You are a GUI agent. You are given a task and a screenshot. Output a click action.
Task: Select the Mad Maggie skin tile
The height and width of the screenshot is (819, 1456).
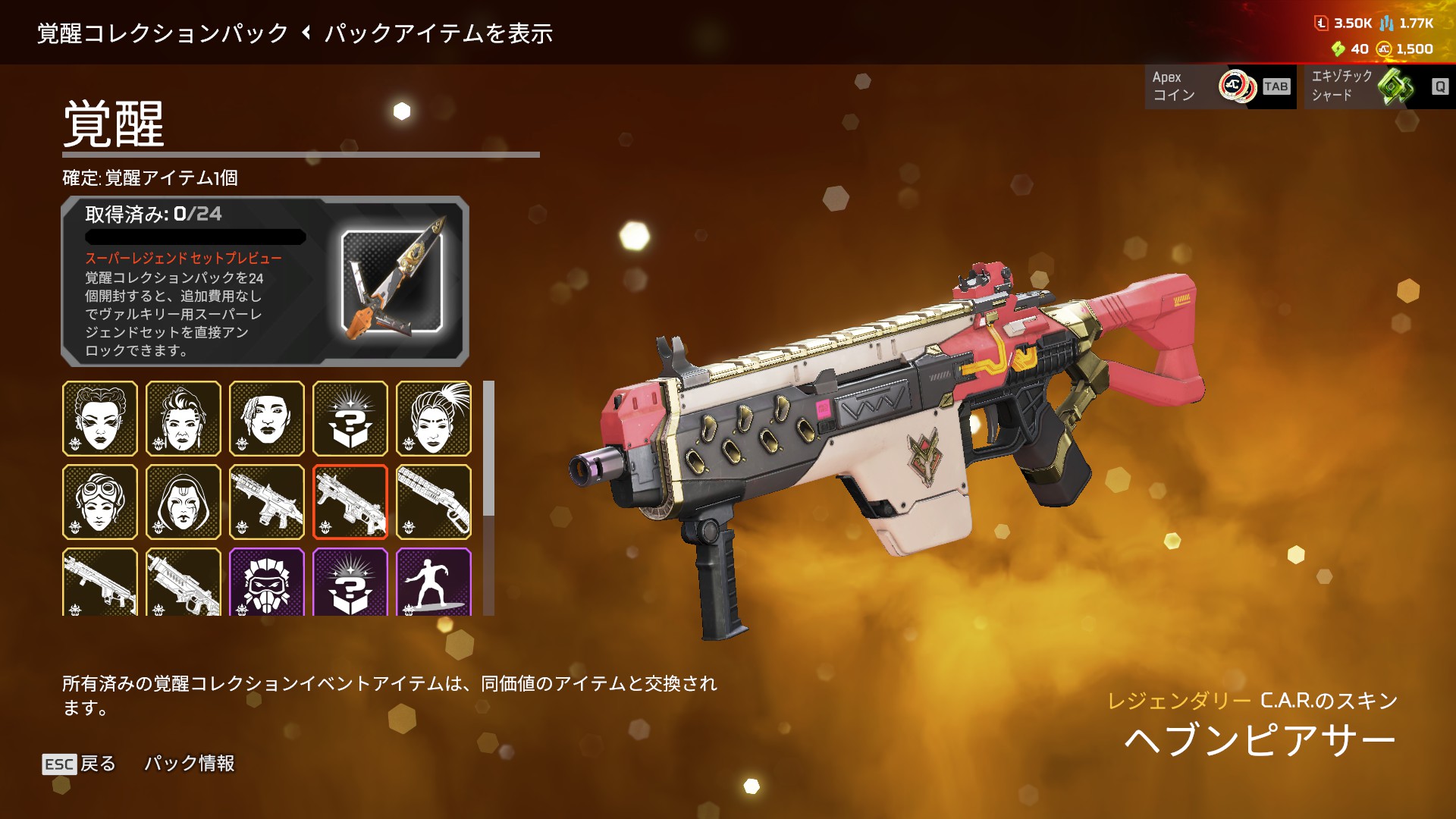click(x=184, y=419)
